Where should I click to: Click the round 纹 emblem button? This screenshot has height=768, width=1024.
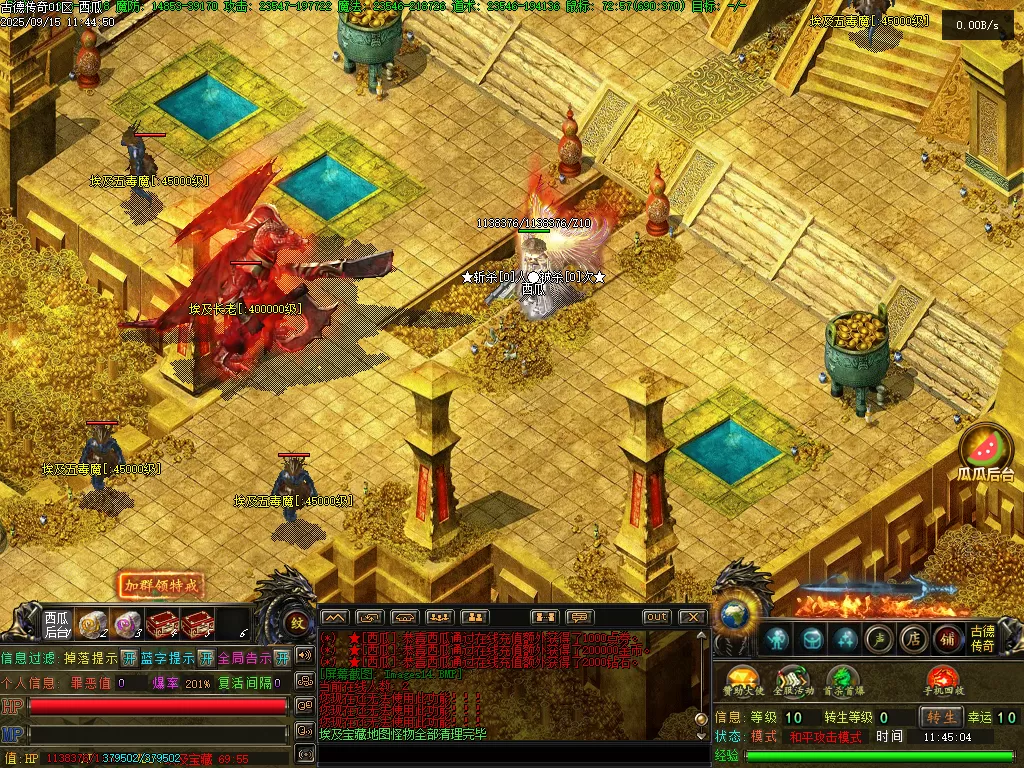(297, 623)
